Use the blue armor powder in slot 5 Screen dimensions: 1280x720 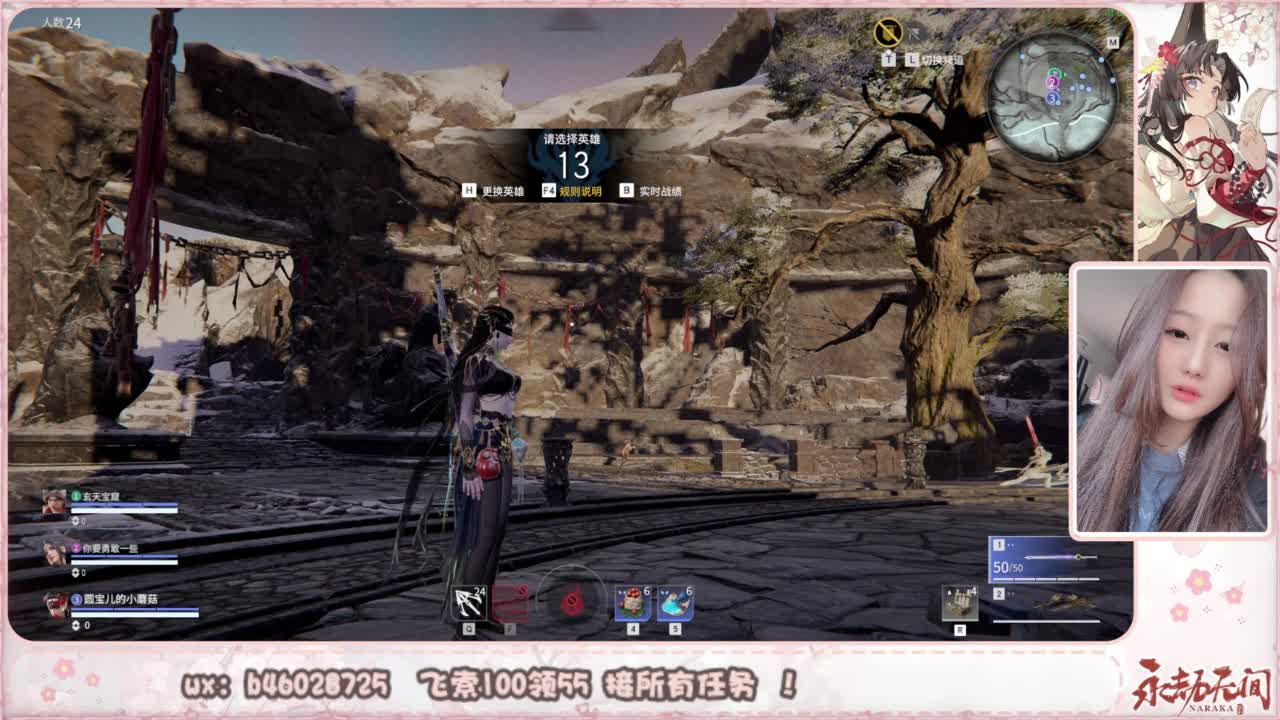click(673, 602)
